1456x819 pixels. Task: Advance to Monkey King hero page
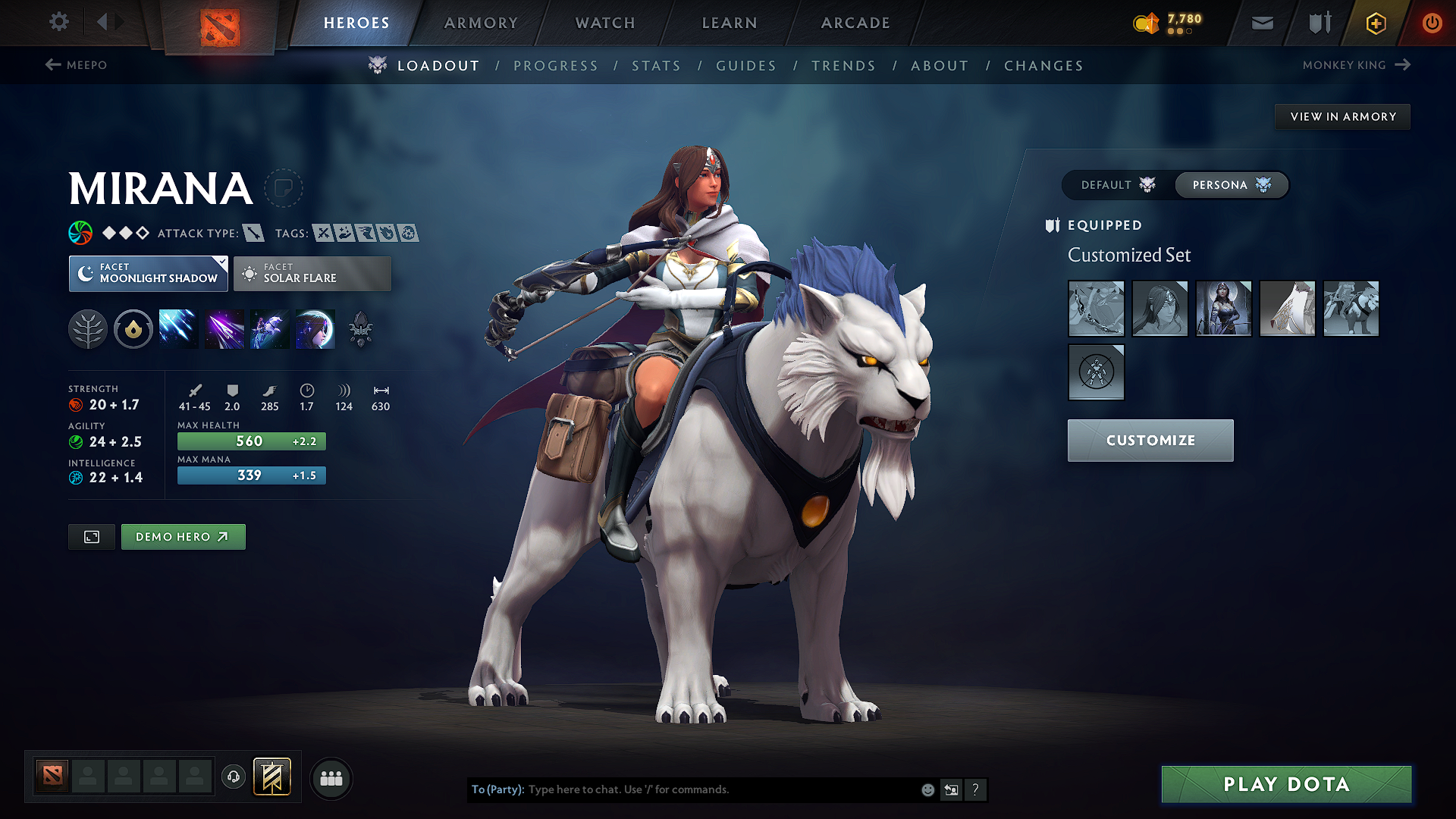pyautogui.click(x=1357, y=65)
